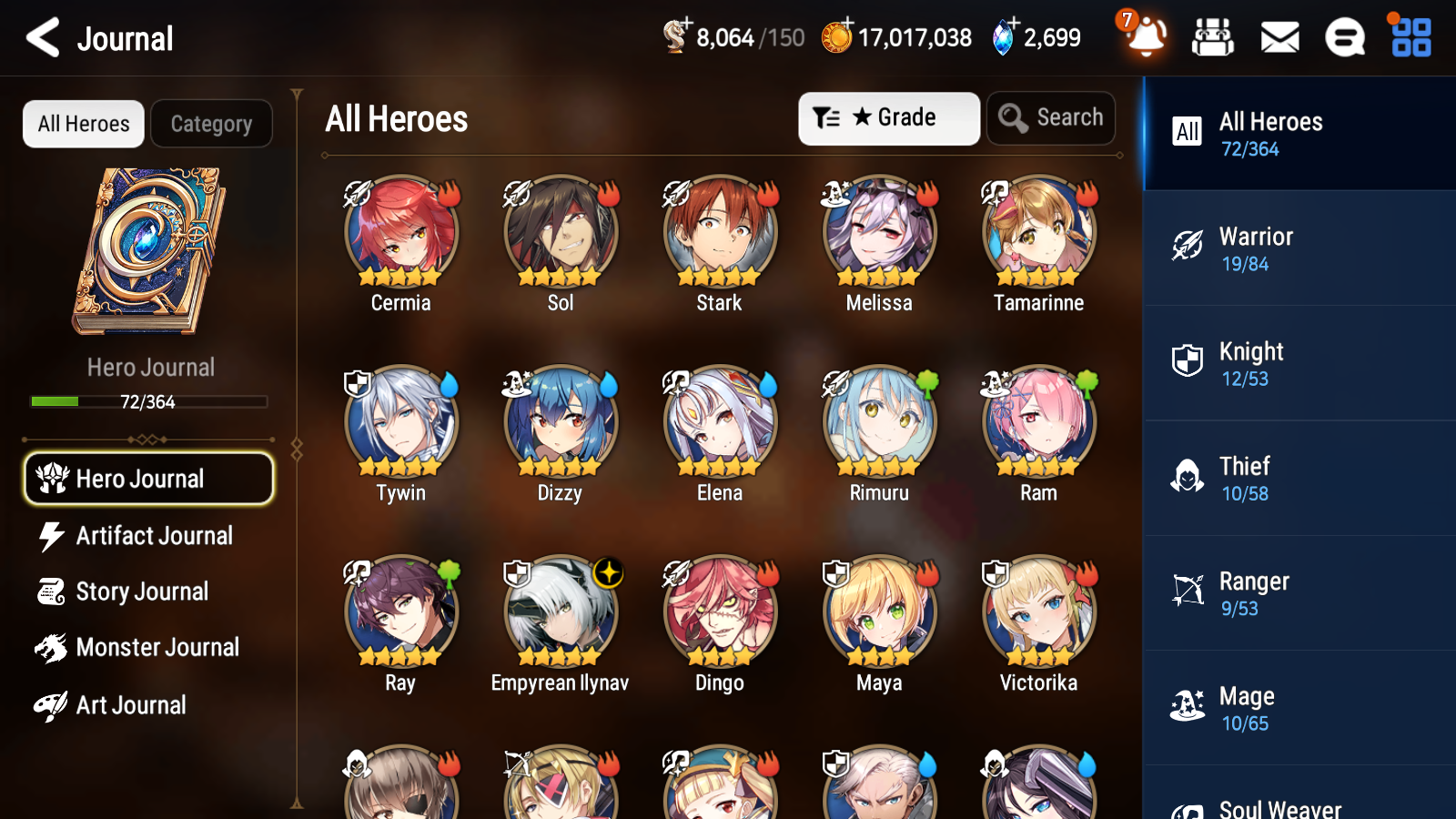This screenshot has height=819, width=1456.
Task: Select Tamarinne's hero portrait
Action: (1037, 233)
